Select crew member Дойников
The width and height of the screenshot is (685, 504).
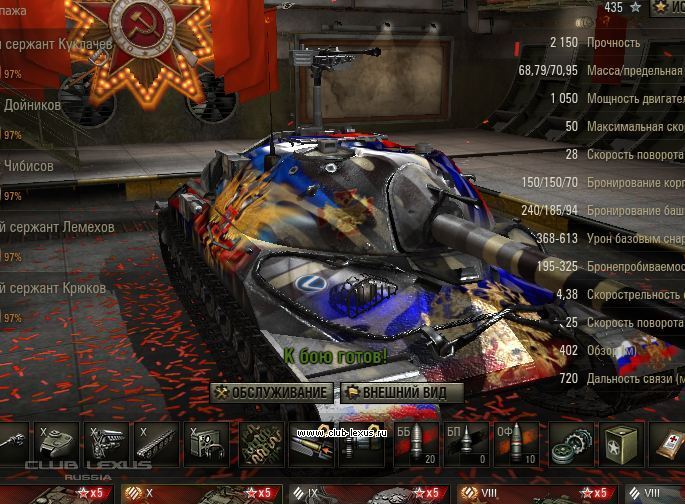pyautogui.click(x=40, y=105)
